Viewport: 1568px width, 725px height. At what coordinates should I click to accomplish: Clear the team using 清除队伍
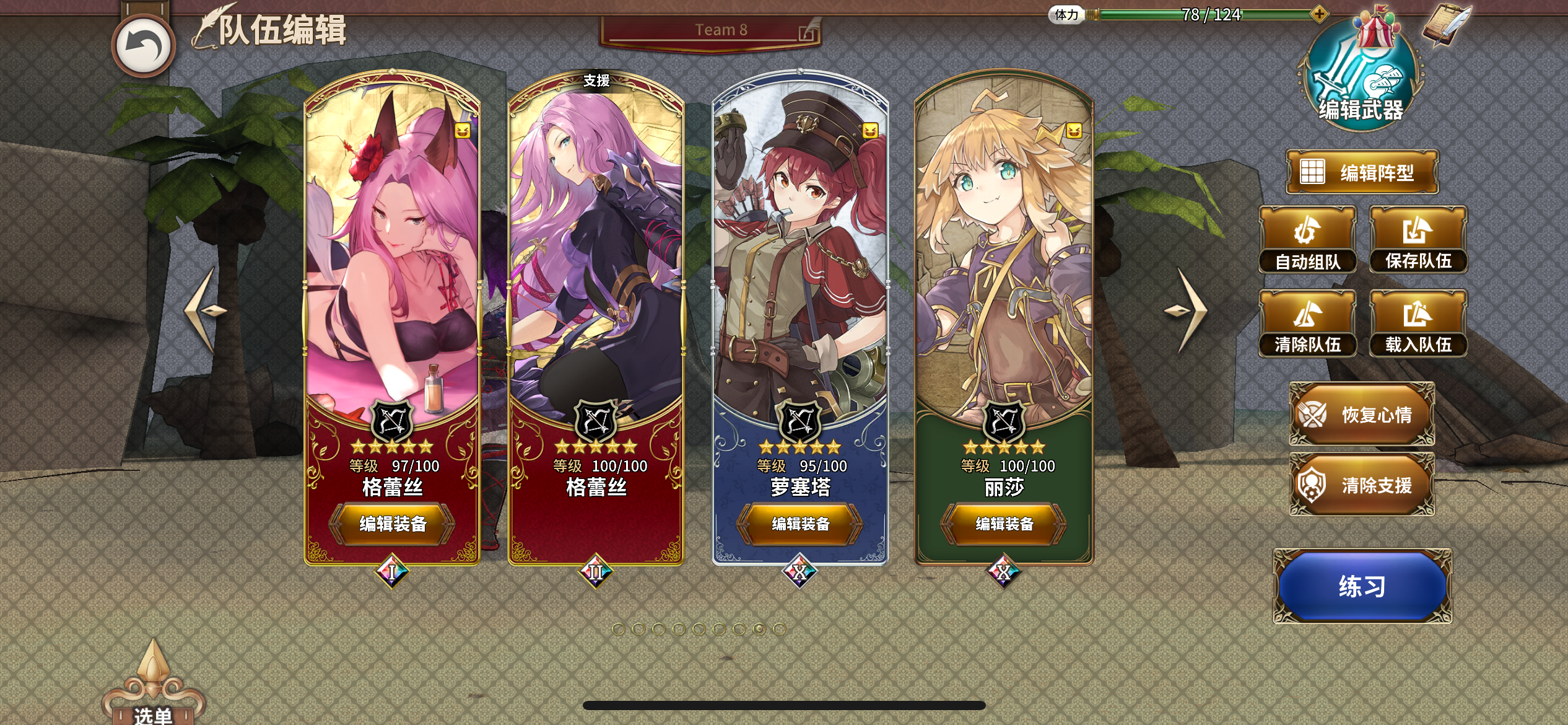click(x=1309, y=322)
